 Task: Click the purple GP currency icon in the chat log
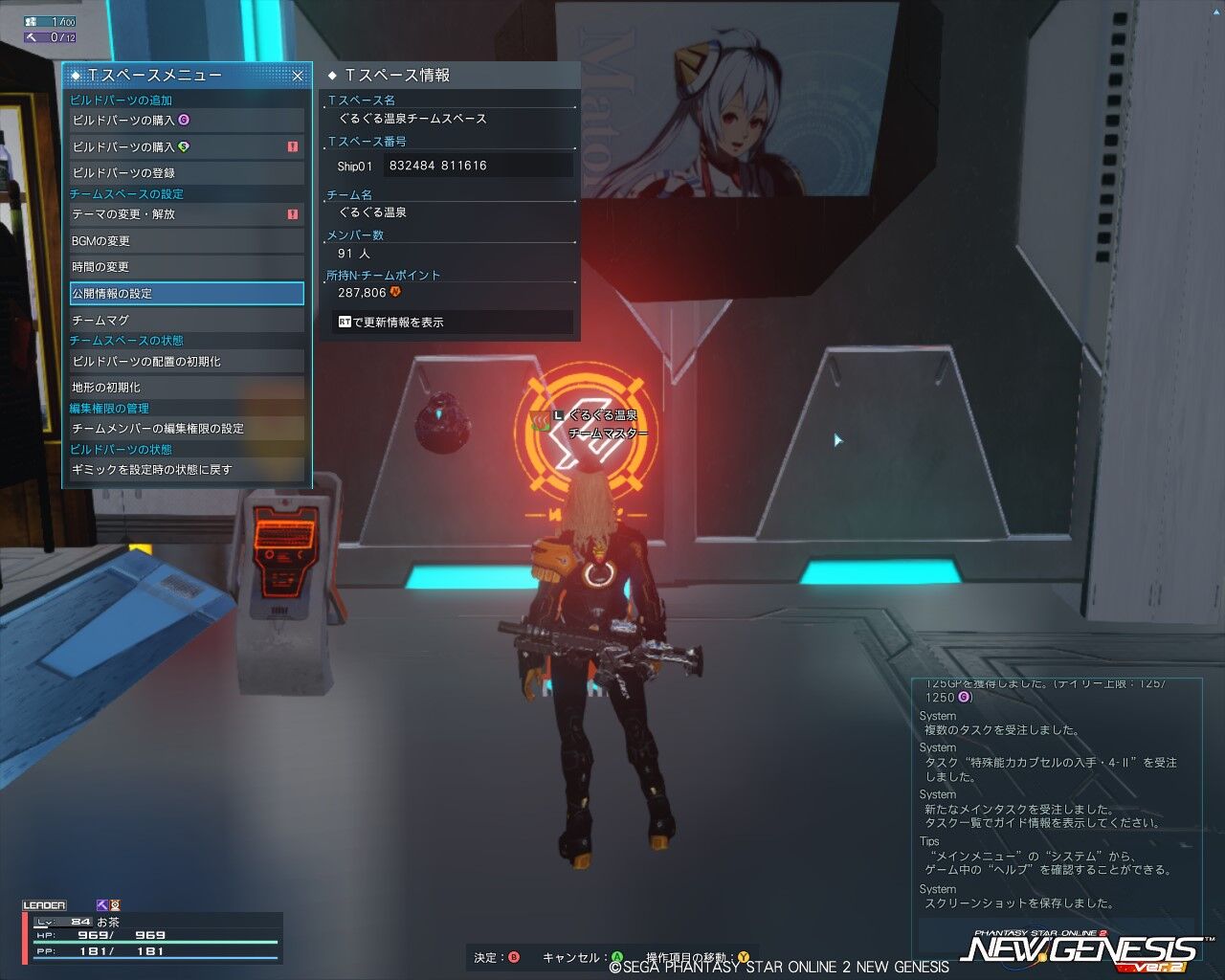click(x=964, y=697)
